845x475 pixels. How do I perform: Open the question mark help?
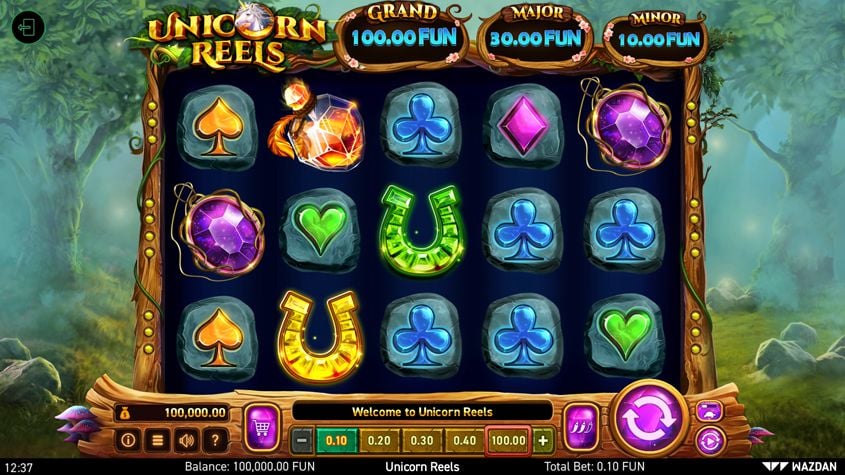tap(215, 439)
